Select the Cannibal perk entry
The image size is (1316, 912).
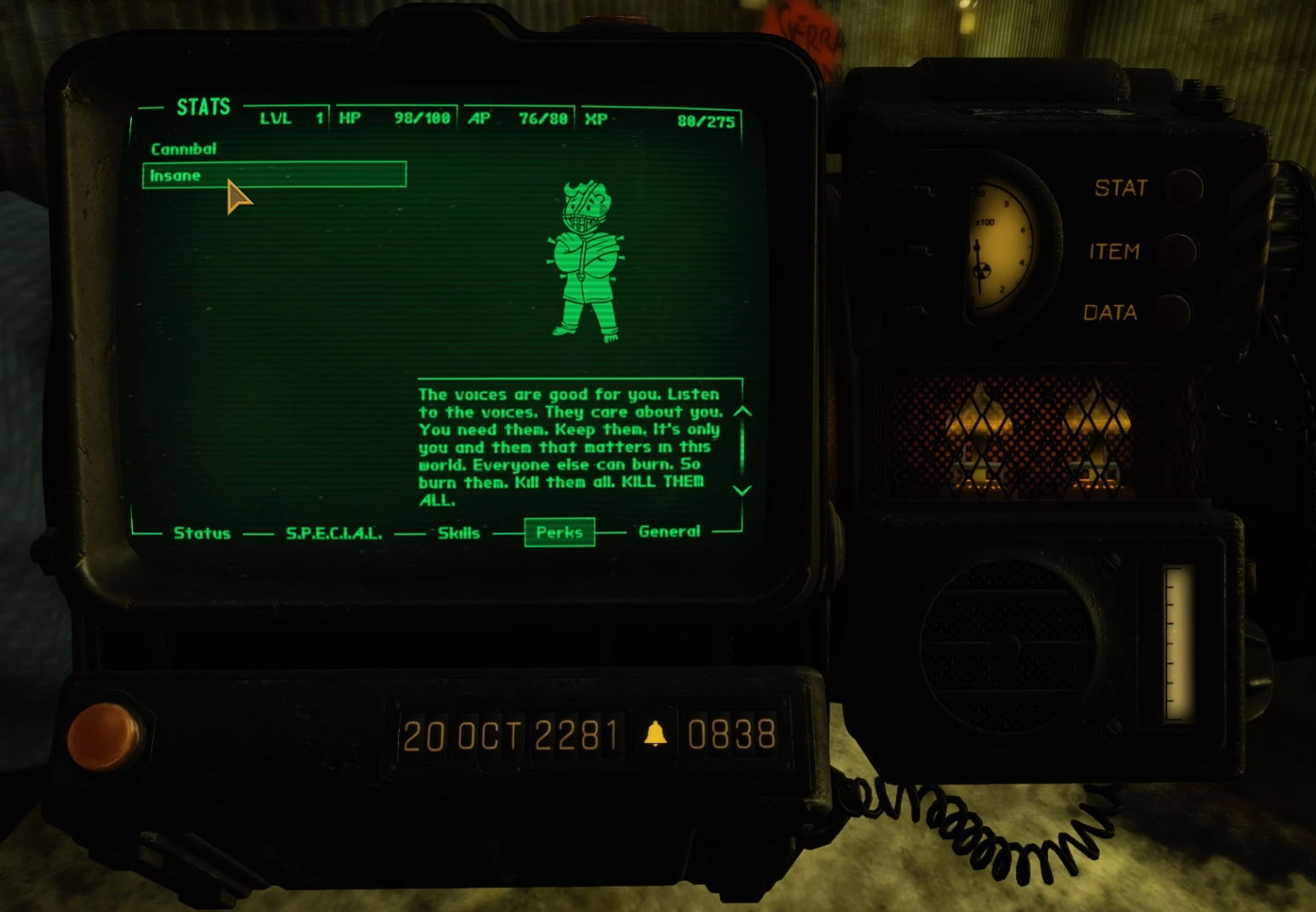coord(183,149)
